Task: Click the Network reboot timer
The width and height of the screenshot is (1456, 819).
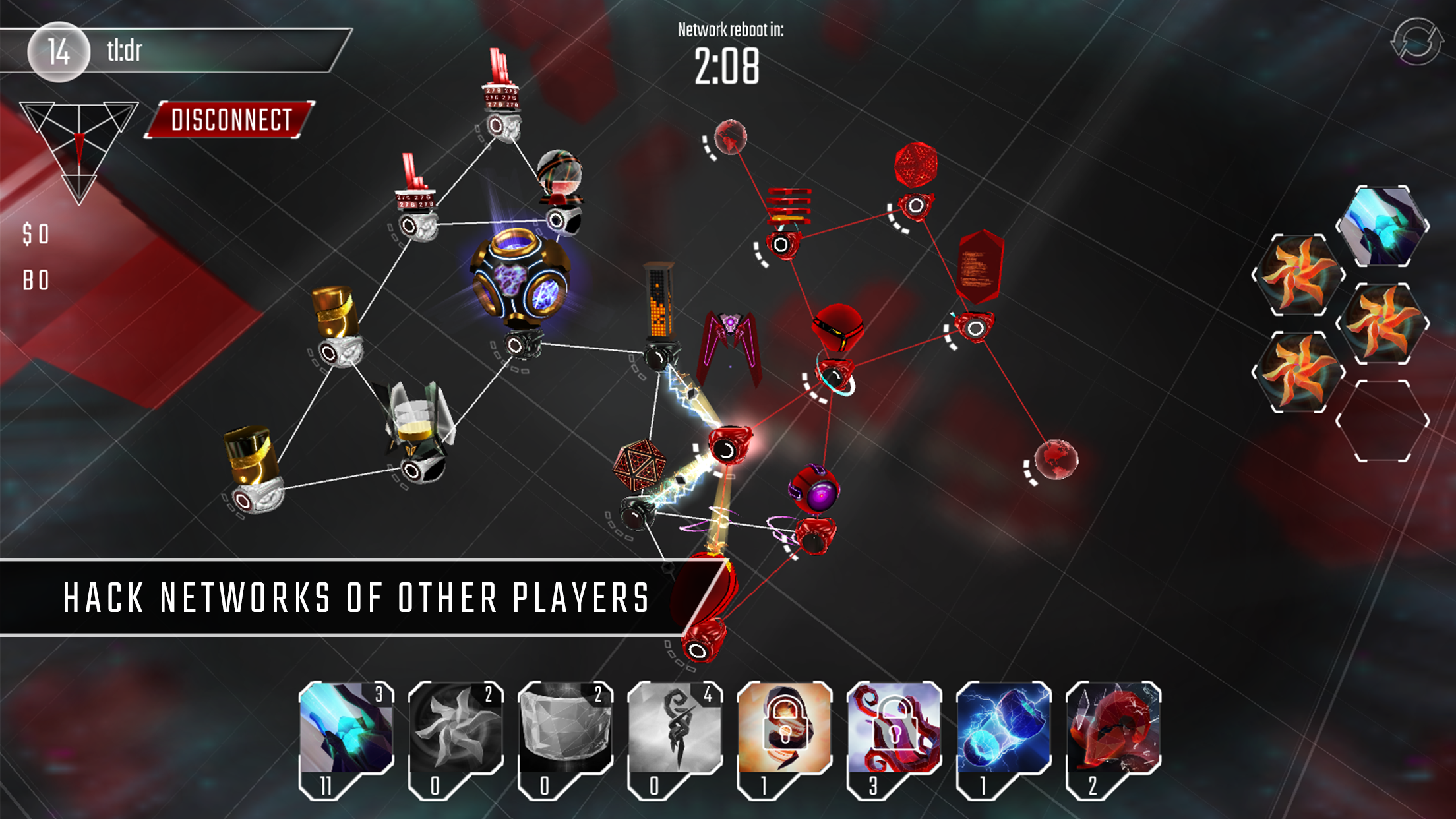Action: (729, 66)
